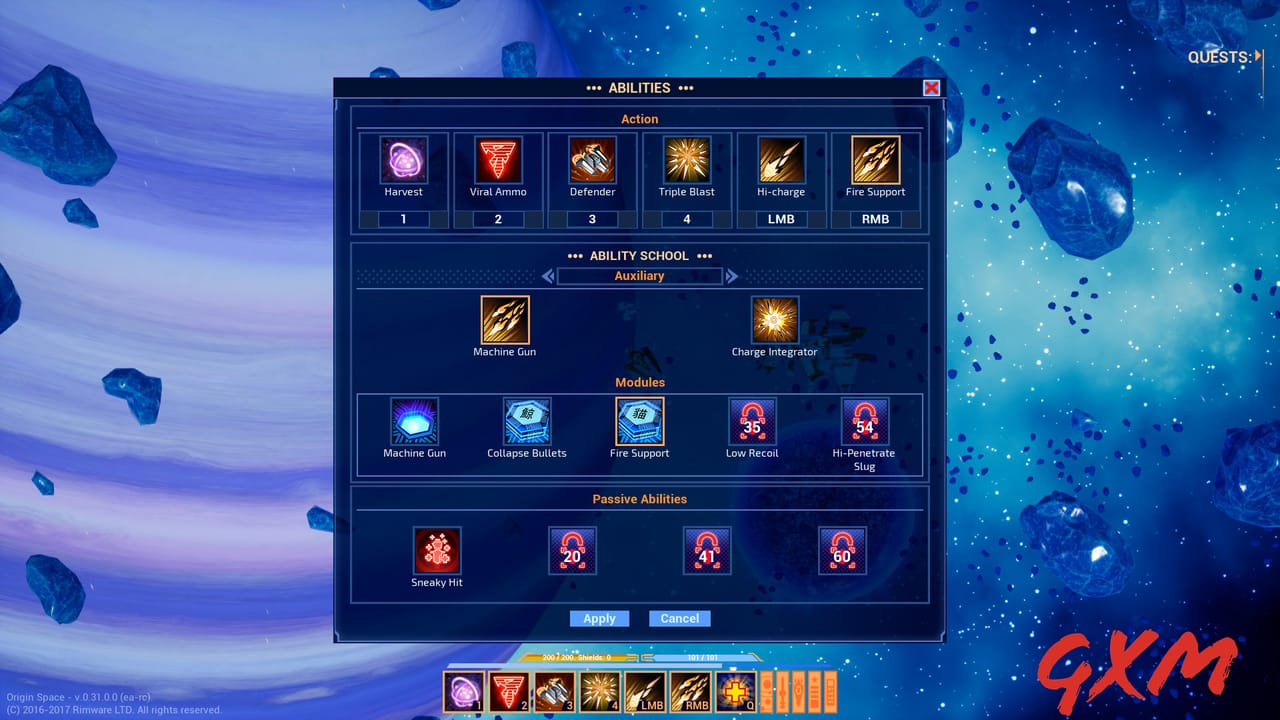Select the Harvest ability icon
Image resolution: width=1280 pixels, height=720 pixels.
point(403,160)
